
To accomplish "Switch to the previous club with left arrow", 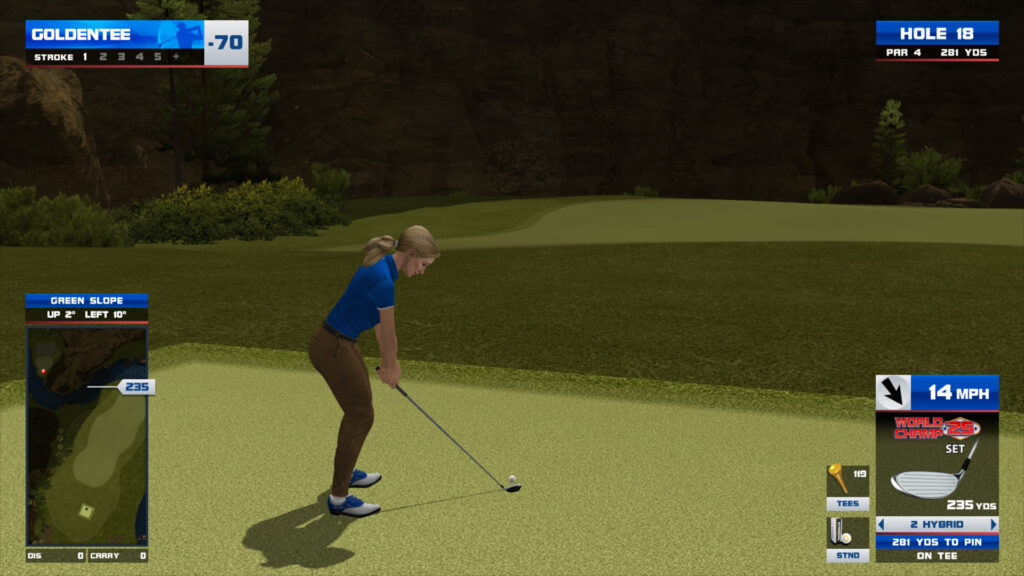I will click(x=882, y=524).
